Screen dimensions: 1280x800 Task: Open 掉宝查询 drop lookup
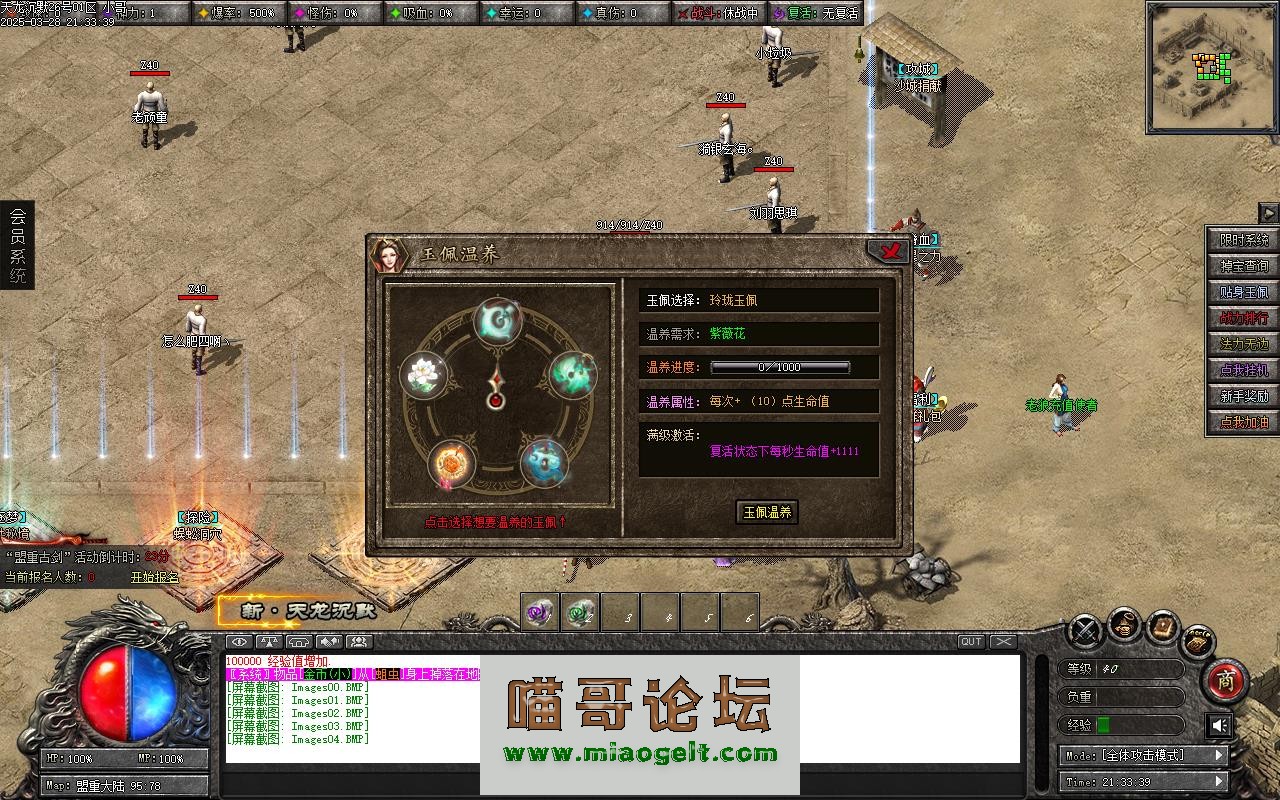[x=1243, y=266]
